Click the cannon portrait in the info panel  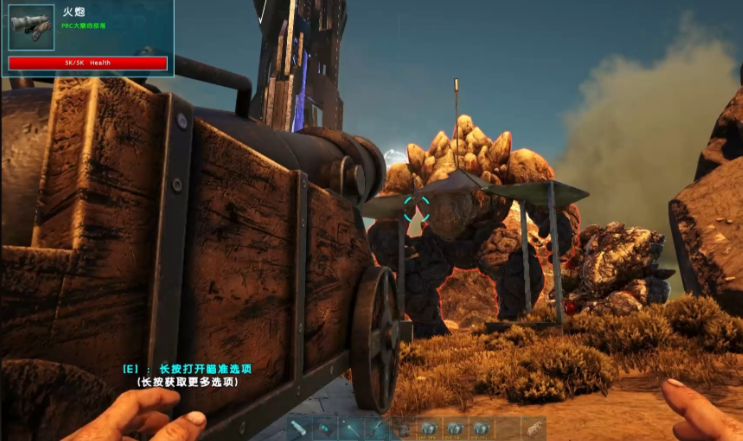pyautogui.click(x=32, y=28)
